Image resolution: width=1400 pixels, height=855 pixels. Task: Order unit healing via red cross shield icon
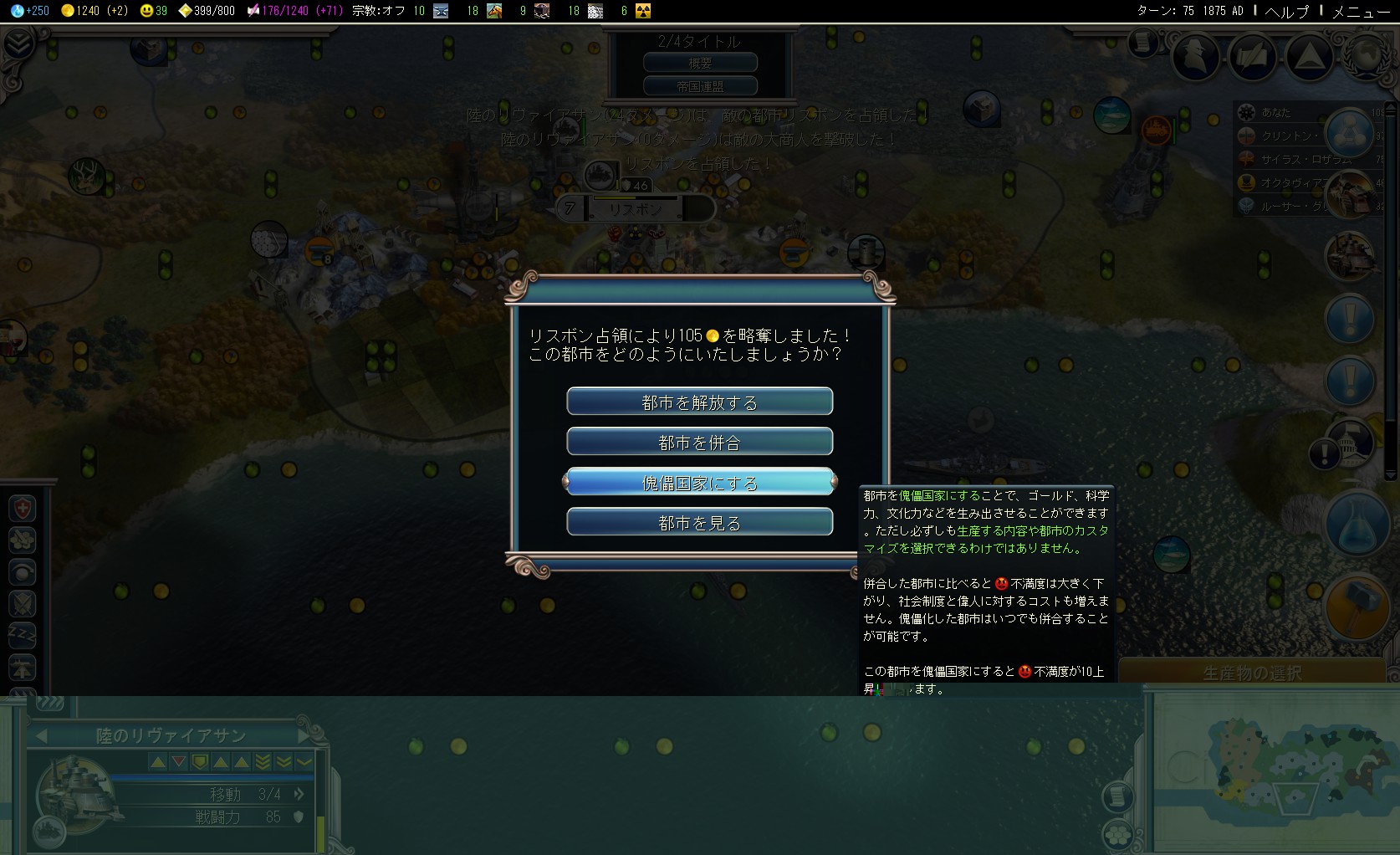(x=23, y=508)
